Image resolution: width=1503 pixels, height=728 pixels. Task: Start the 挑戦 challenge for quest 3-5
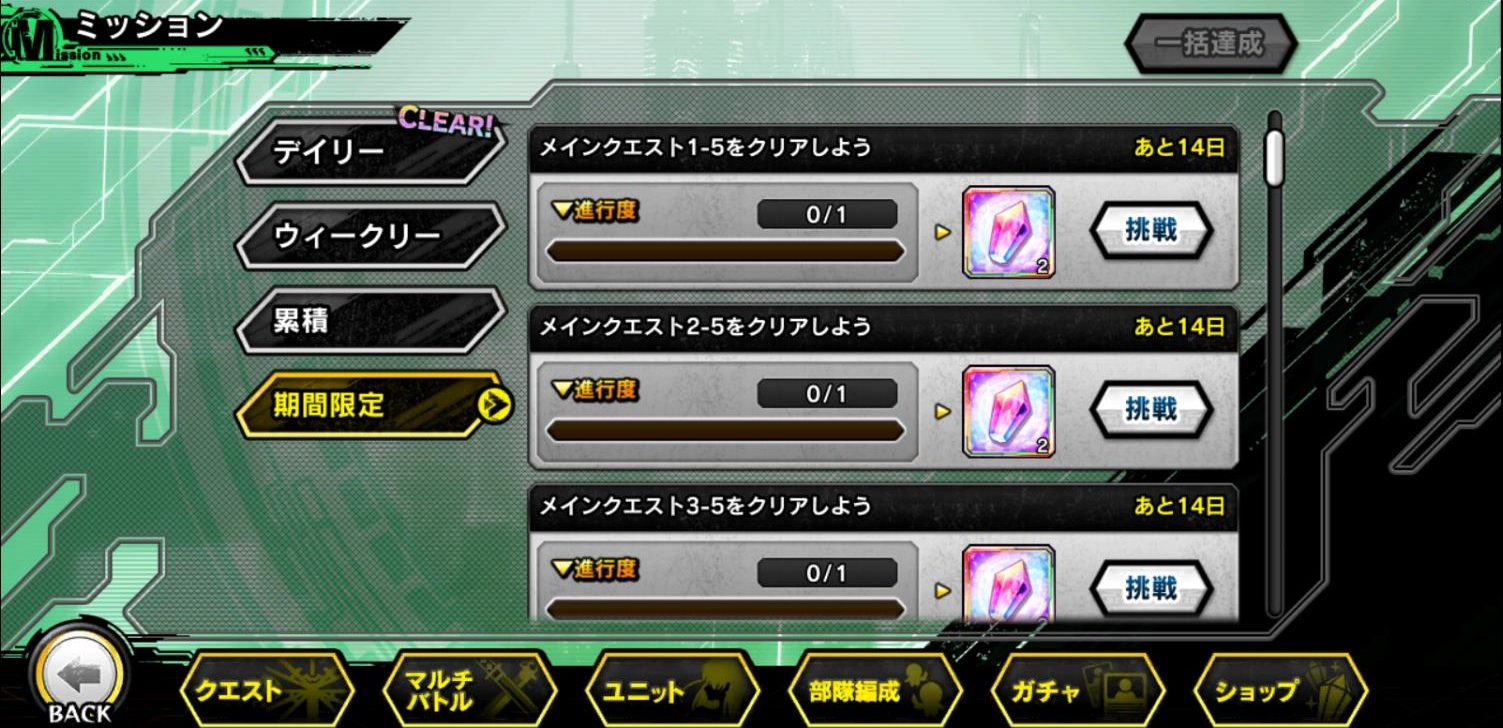coord(1152,589)
